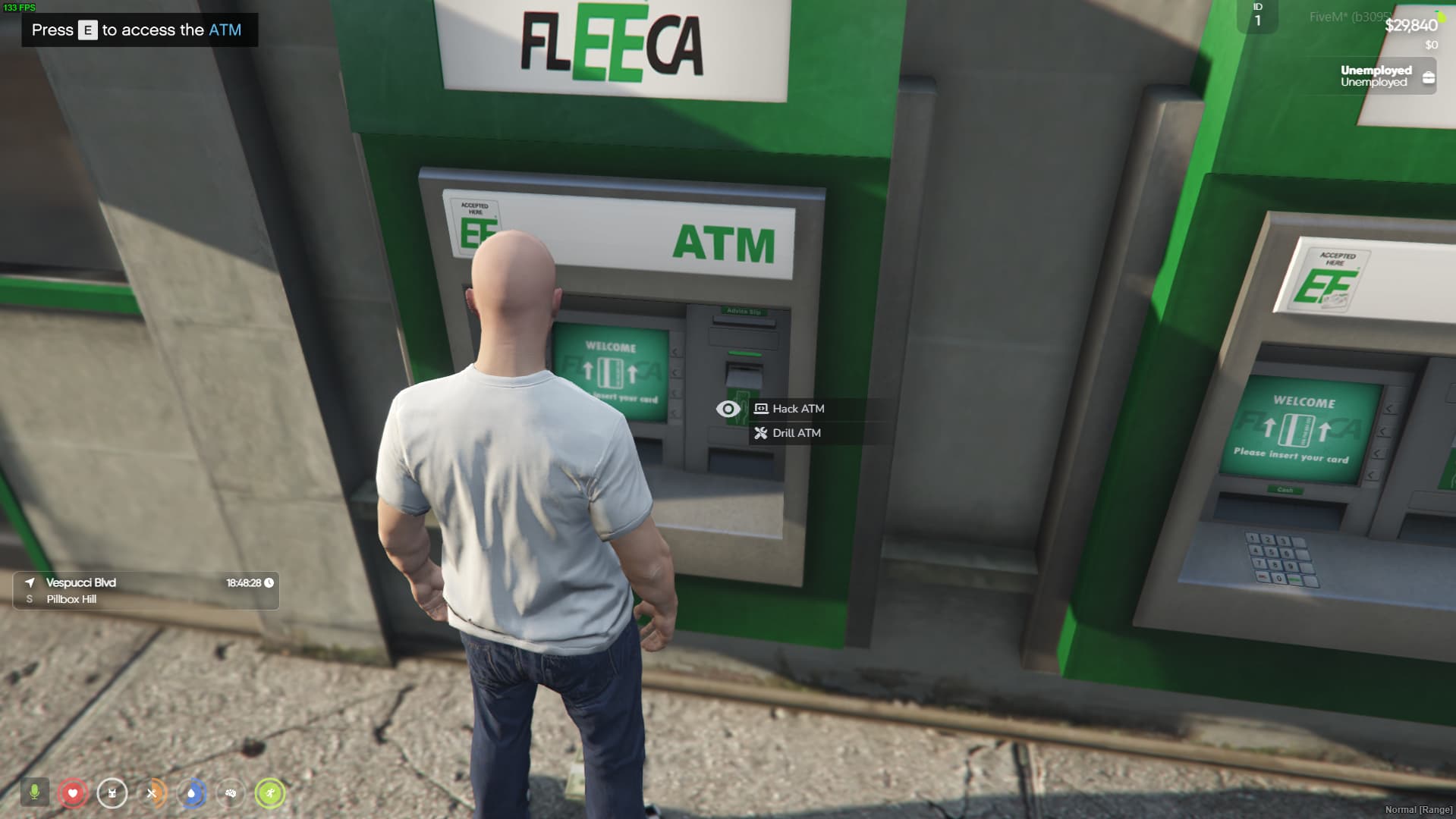Image resolution: width=1456 pixels, height=819 pixels.
Task: Click the location arrow beside Vespucci Blvd
Action: pyautogui.click(x=28, y=583)
